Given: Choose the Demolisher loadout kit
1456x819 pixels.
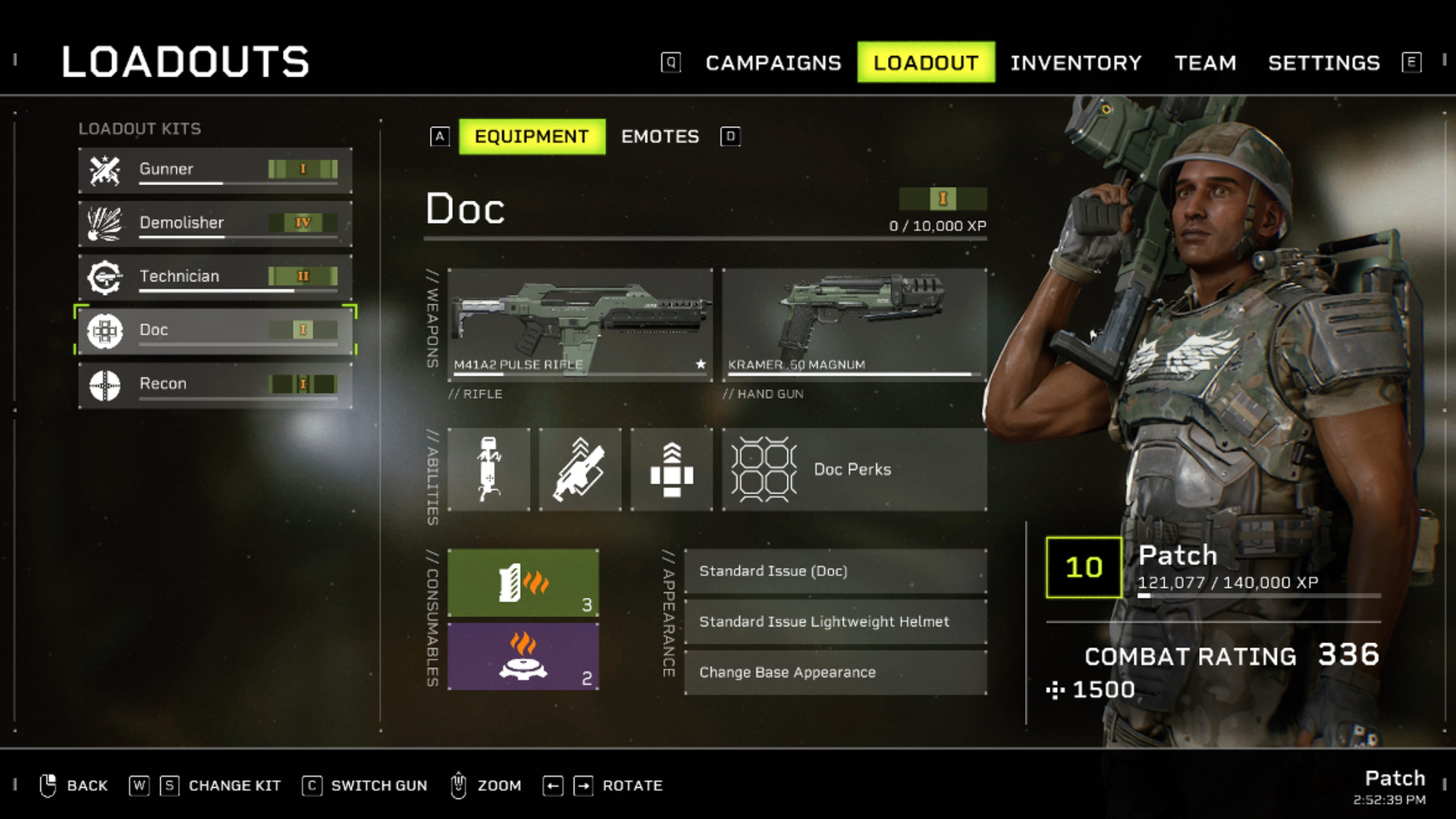Looking at the screenshot, I should tap(215, 223).
